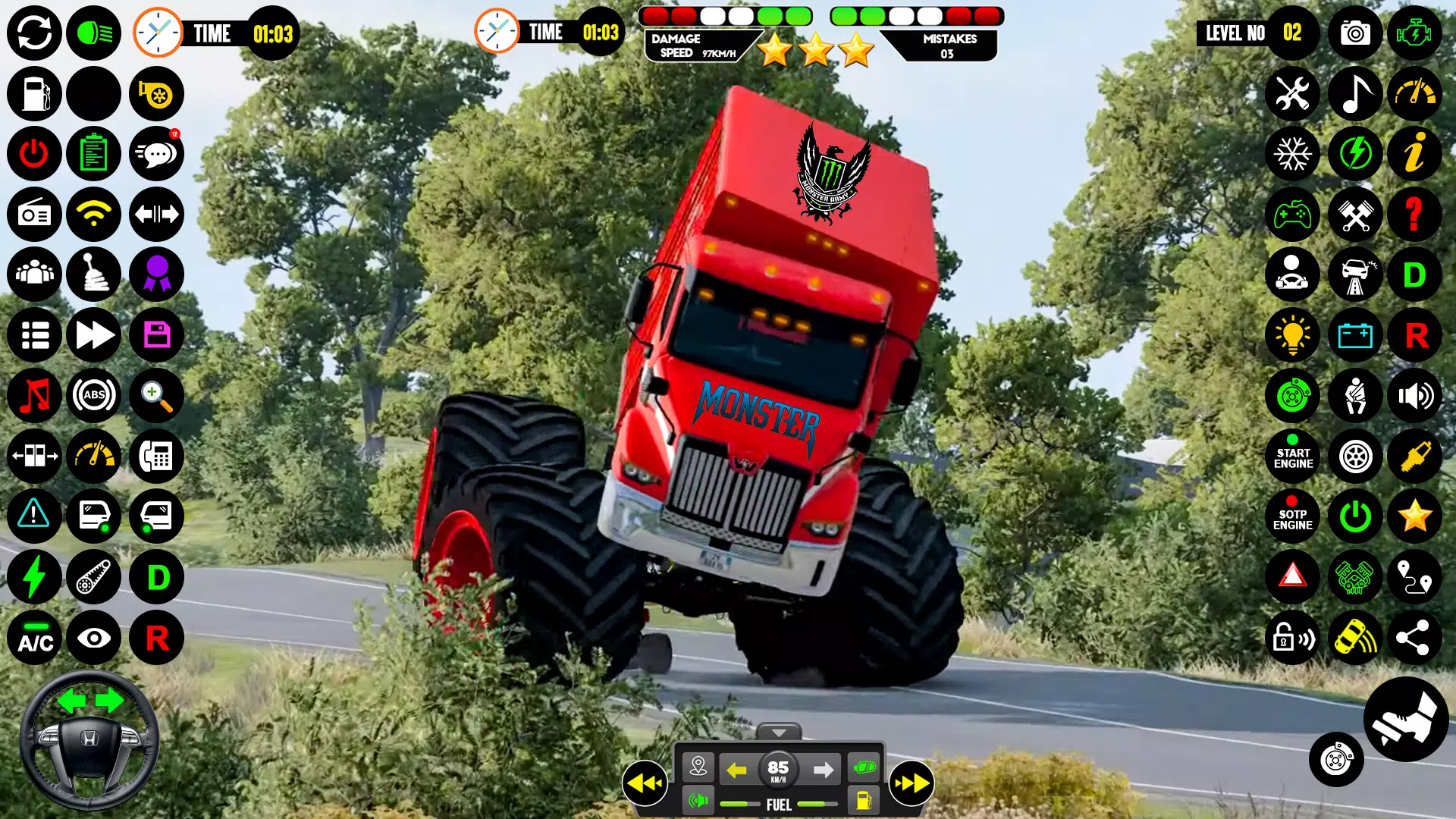Open the clipboard level list
Image resolution: width=1456 pixels, height=819 pixels.
pyautogui.click(x=93, y=154)
